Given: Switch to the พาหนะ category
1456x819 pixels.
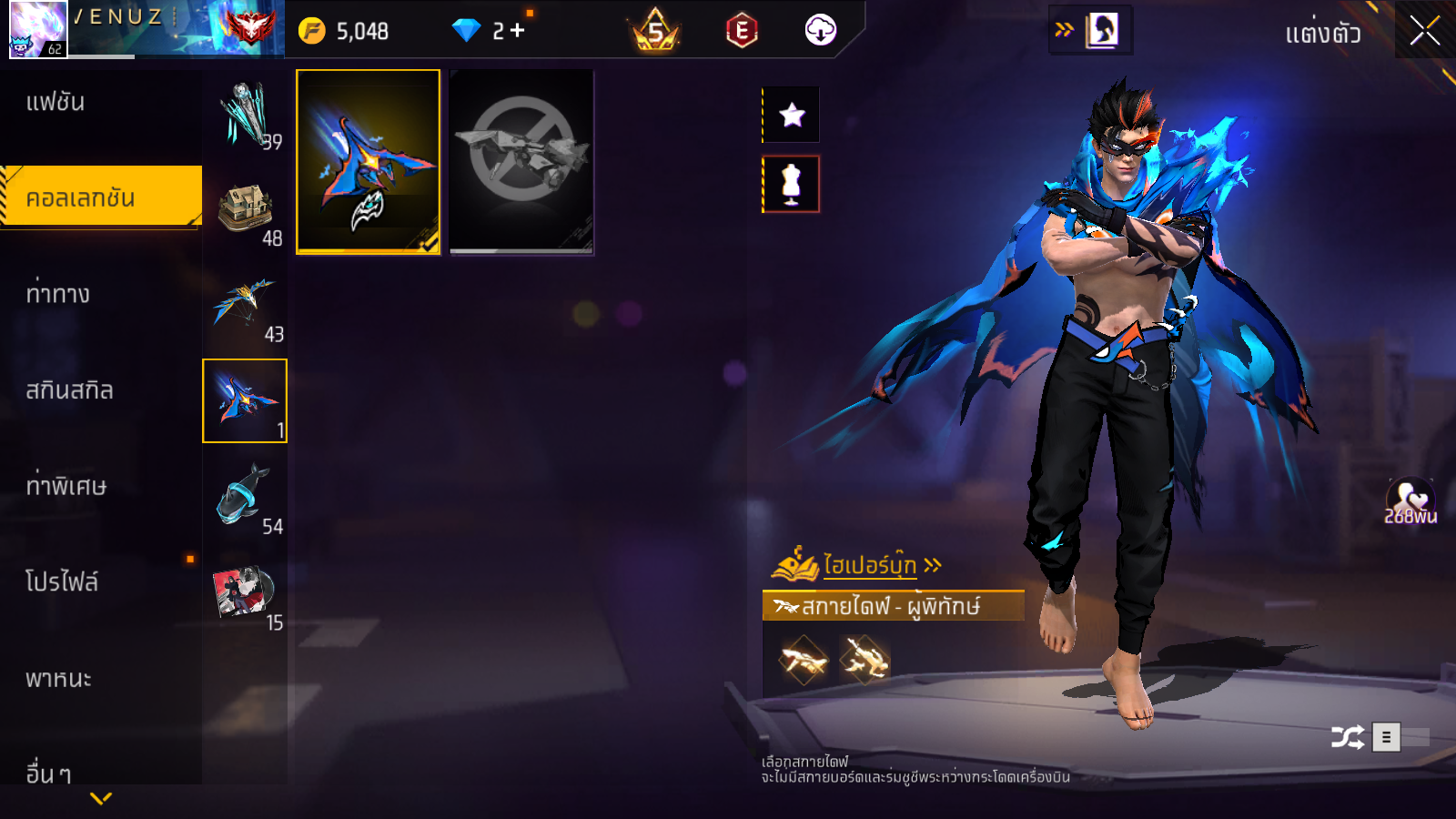Looking at the screenshot, I should tap(58, 679).
